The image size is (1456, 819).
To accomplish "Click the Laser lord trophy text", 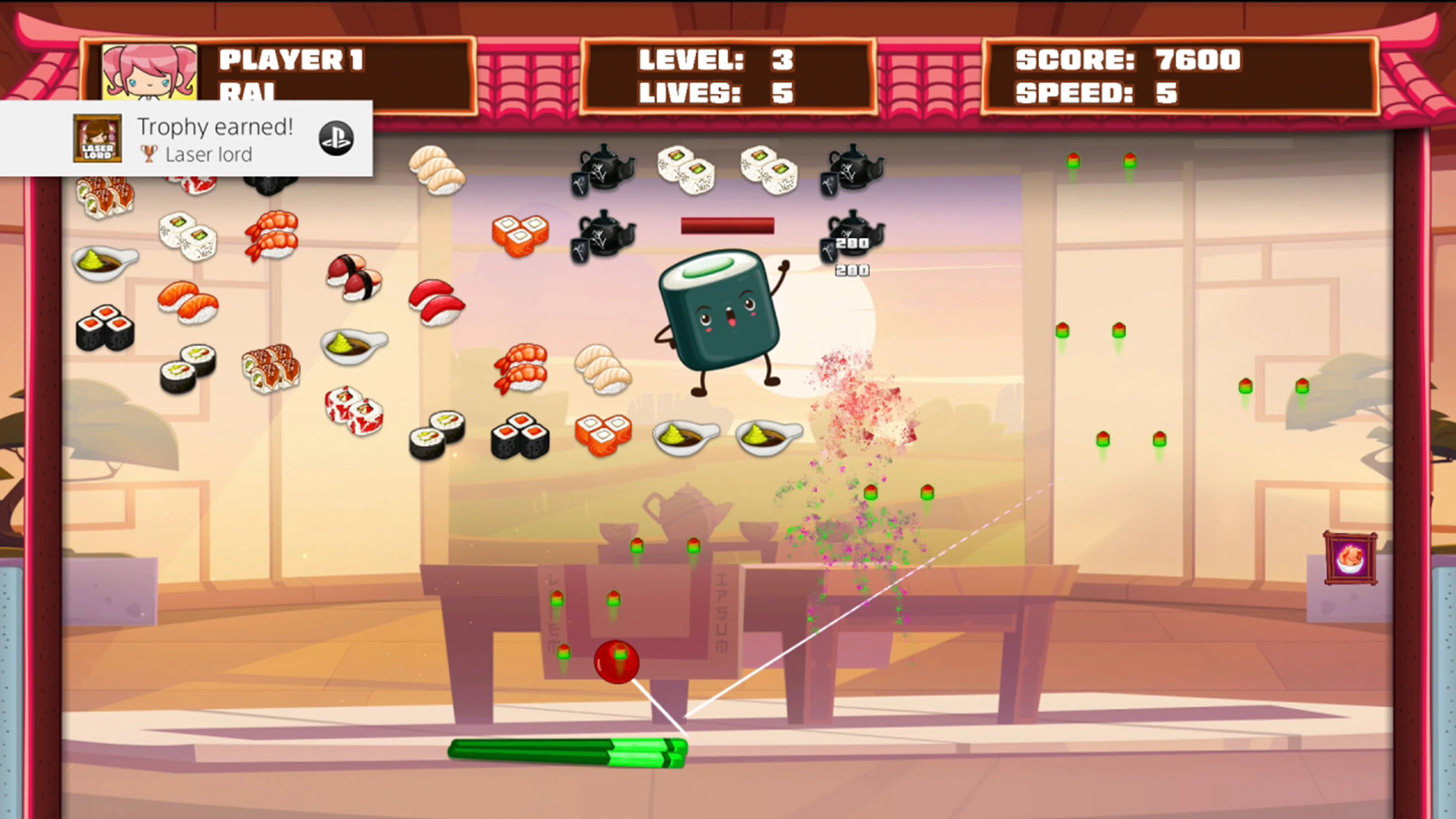I will [209, 154].
